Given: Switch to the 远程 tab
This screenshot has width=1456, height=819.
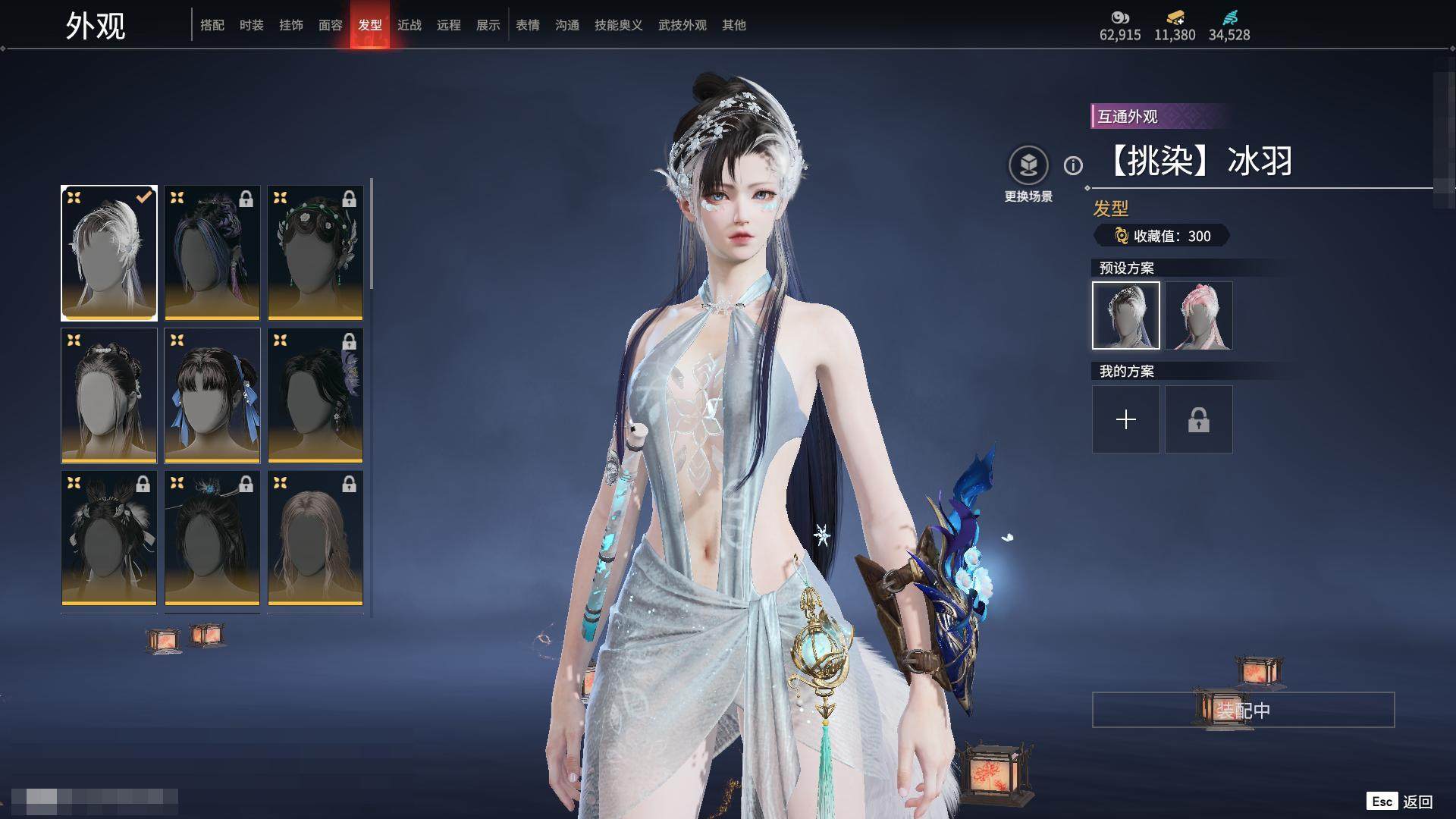Looking at the screenshot, I should tap(449, 25).
